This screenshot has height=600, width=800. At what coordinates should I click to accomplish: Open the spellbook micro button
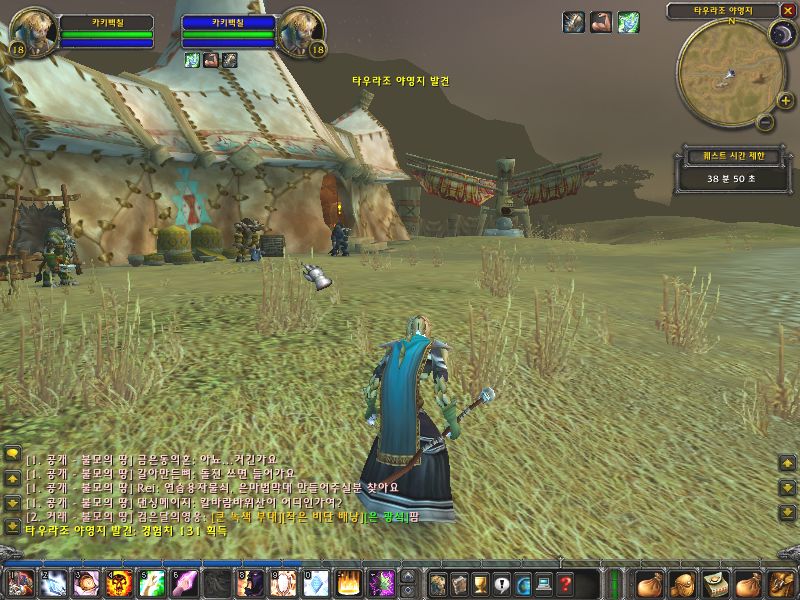tap(459, 583)
